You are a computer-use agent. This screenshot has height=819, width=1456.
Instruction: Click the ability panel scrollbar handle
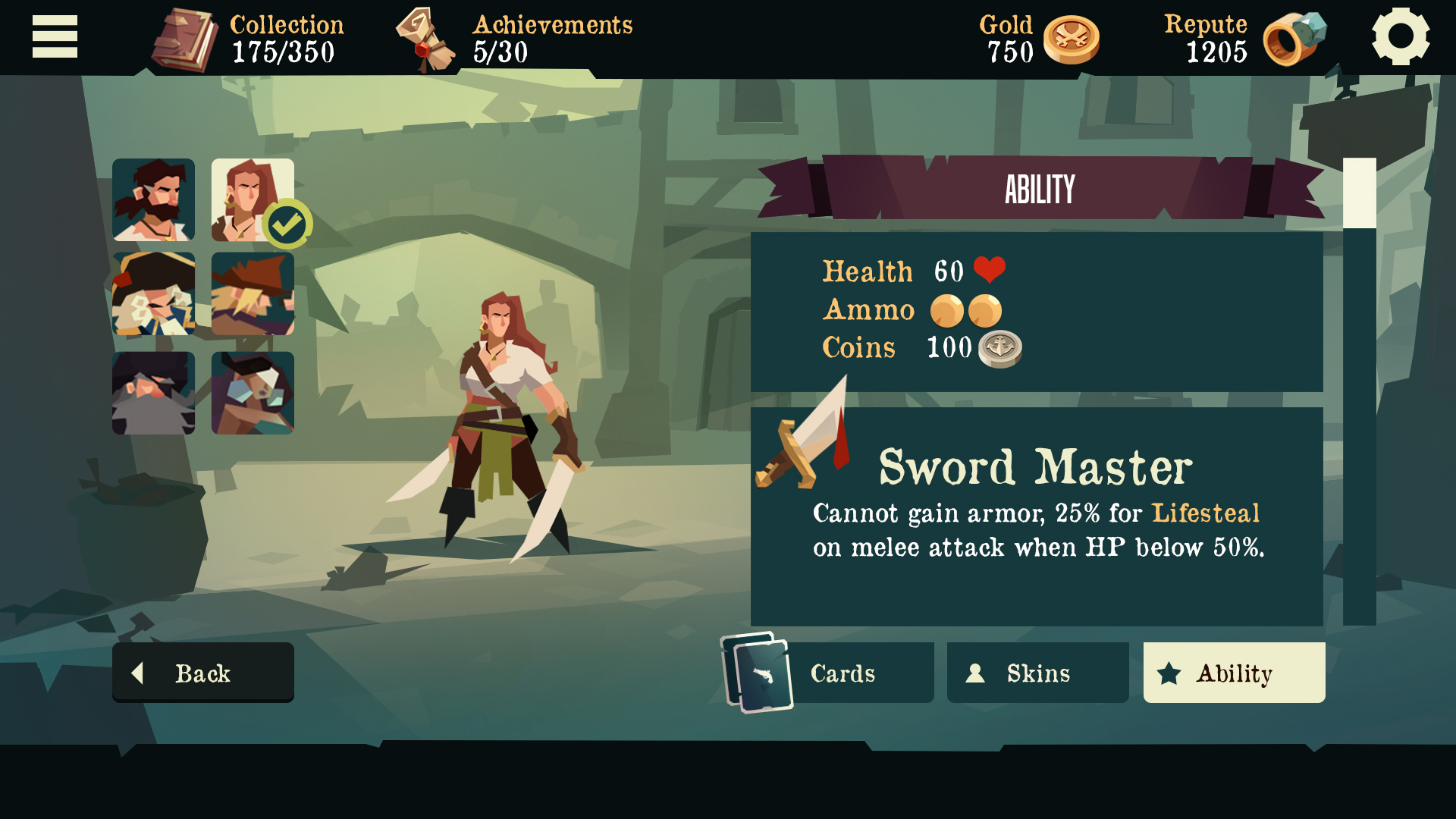pos(1359,193)
